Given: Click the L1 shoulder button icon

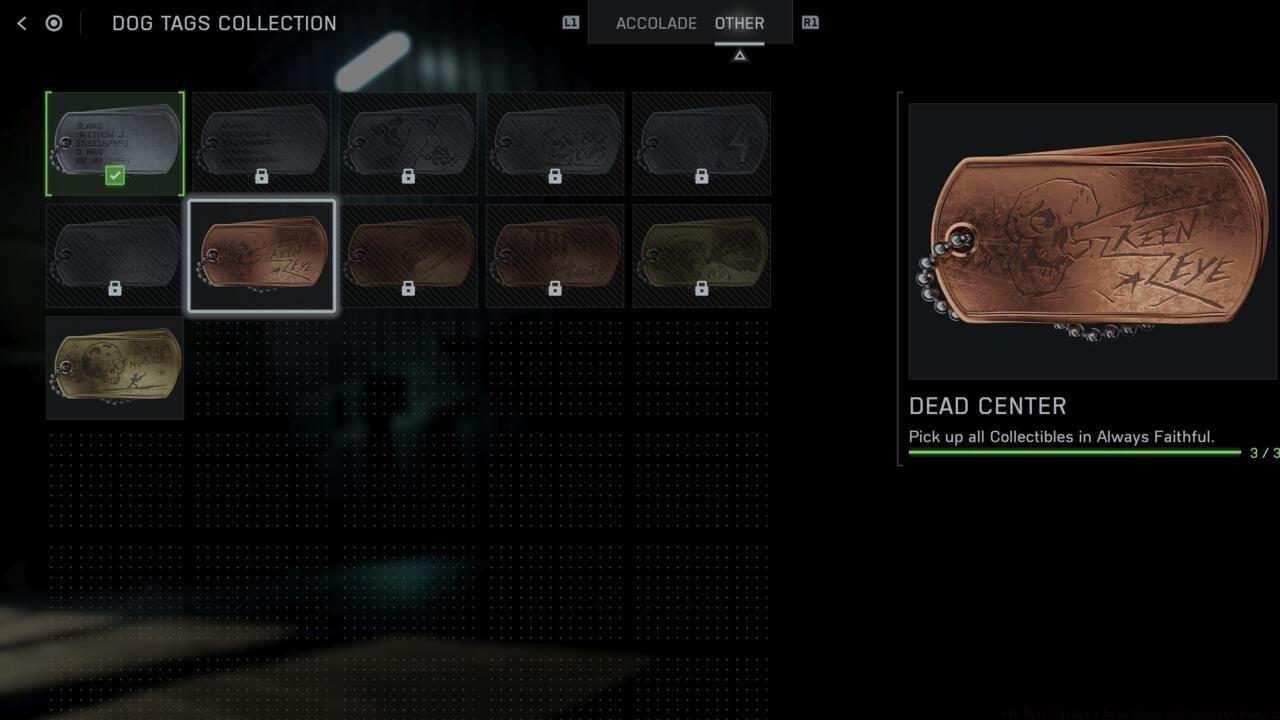Looking at the screenshot, I should pos(569,23).
